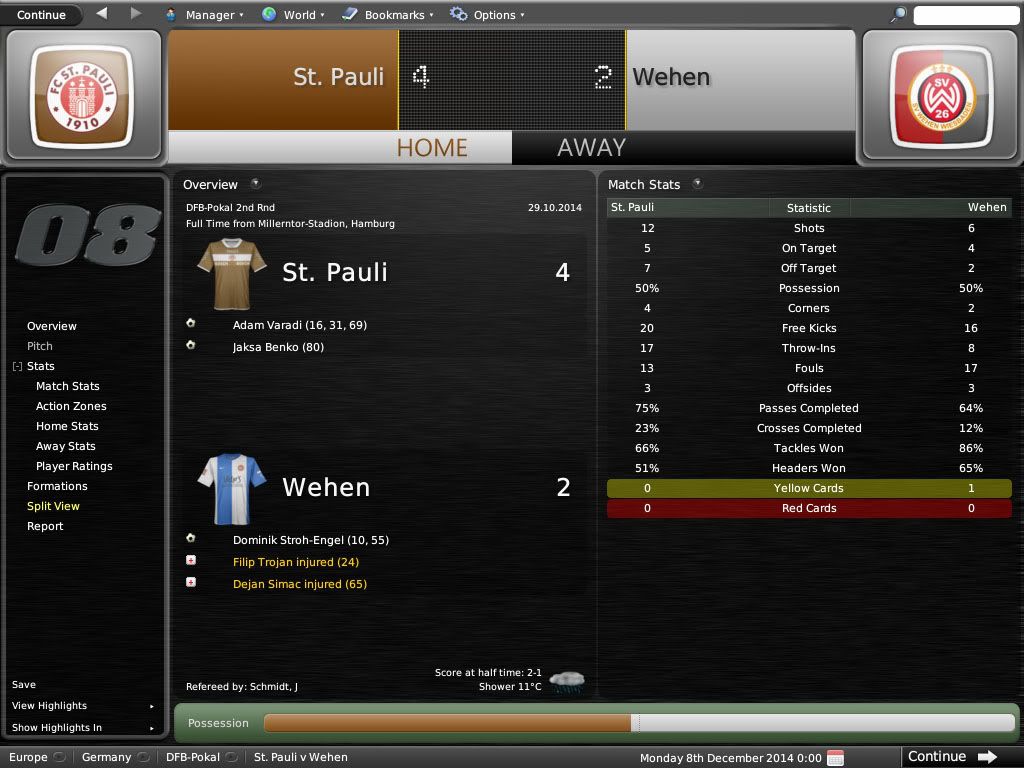This screenshot has width=1024, height=768.
Task: Open the DFB-Pokal breadcrumb link
Action: pos(193,757)
